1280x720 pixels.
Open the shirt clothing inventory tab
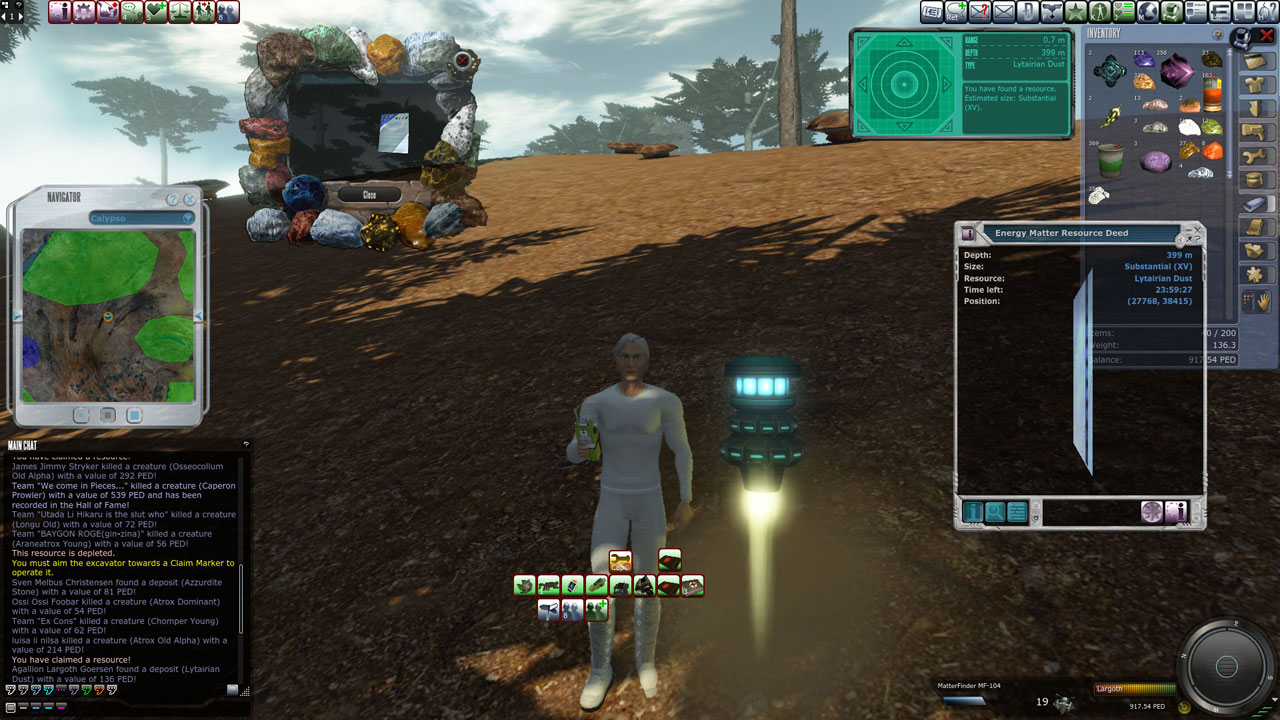(x=1255, y=84)
